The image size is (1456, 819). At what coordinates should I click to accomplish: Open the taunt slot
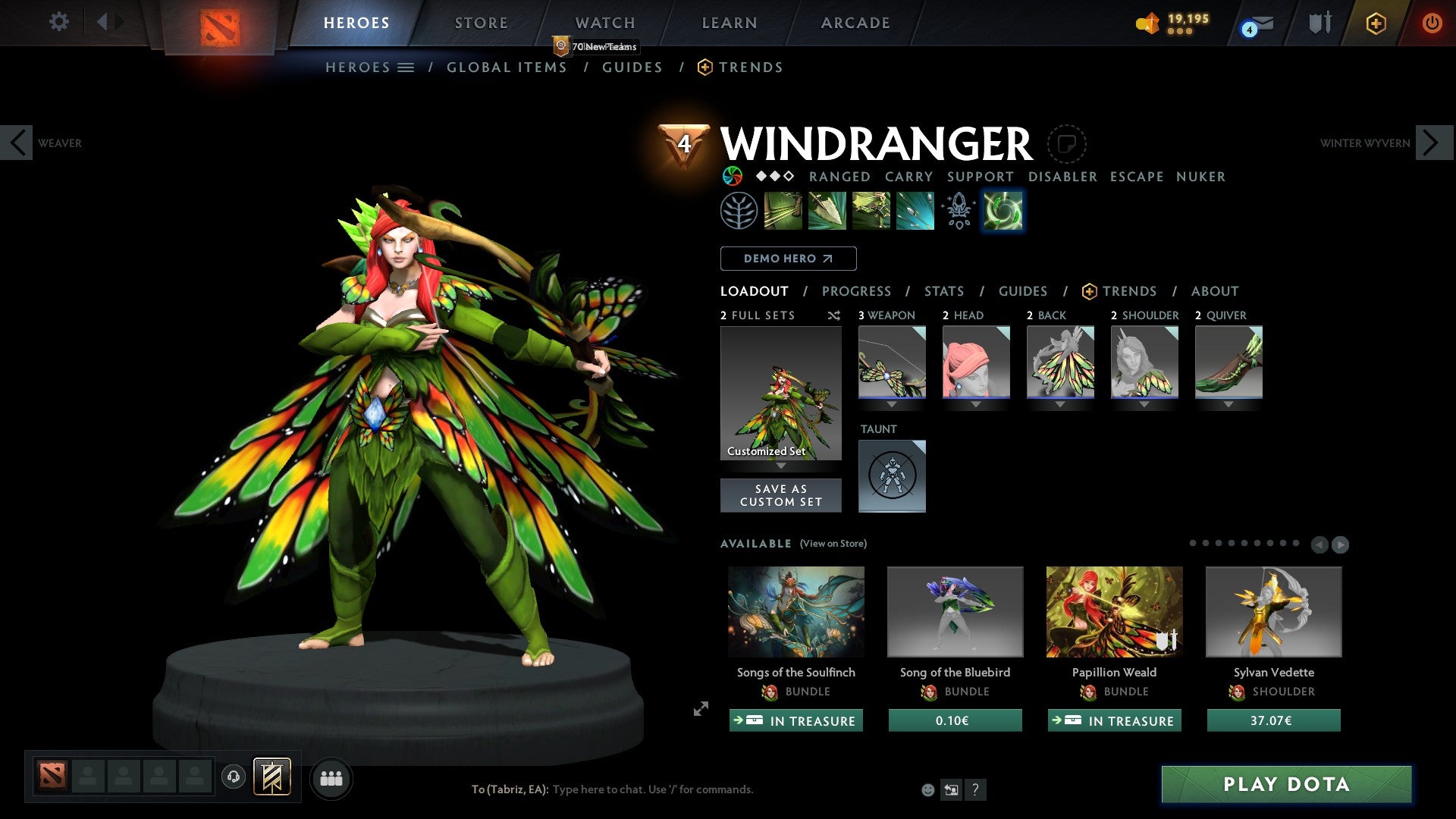[892, 475]
